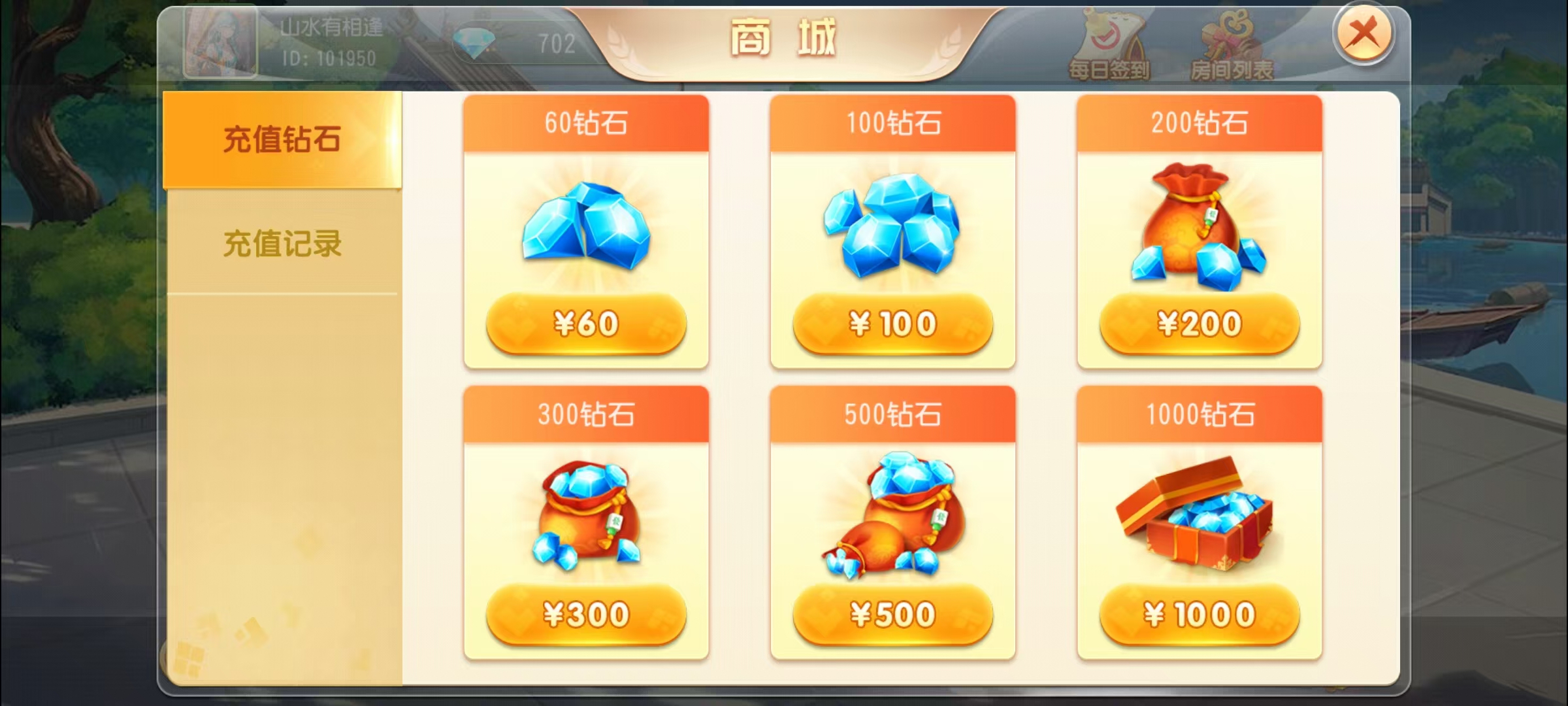Screen dimensions: 1568x706
Task: Click the ¥500 buy button
Action: (892, 614)
